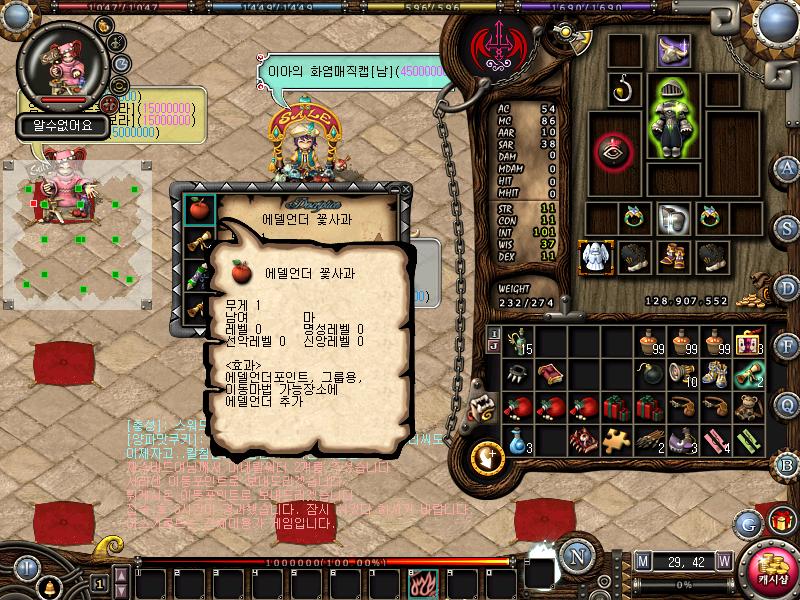
Task: Select the black bomb inventory item
Action: [x=650, y=374]
